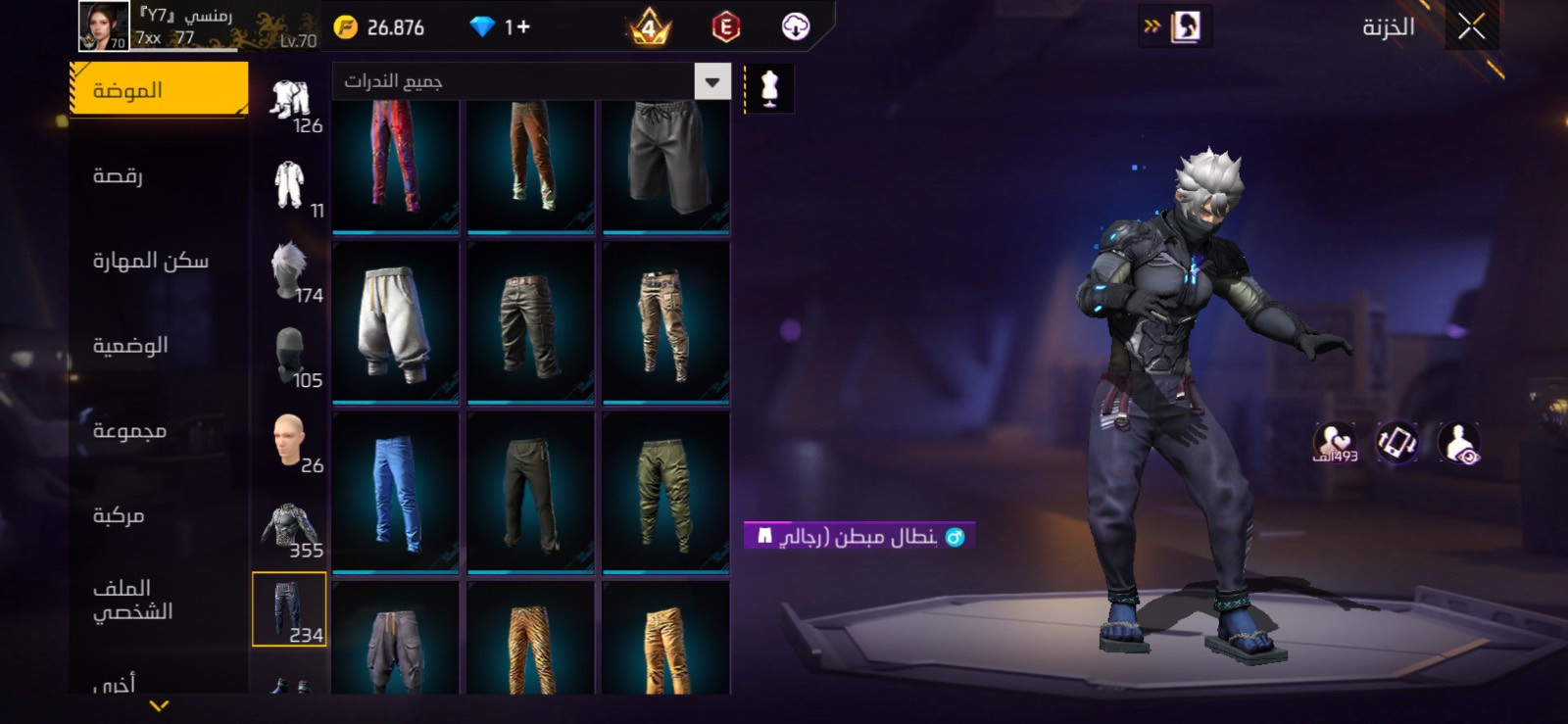Open the outfit sets category with 126 items
This screenshot has width=1568, height=724.
point(290,103)
